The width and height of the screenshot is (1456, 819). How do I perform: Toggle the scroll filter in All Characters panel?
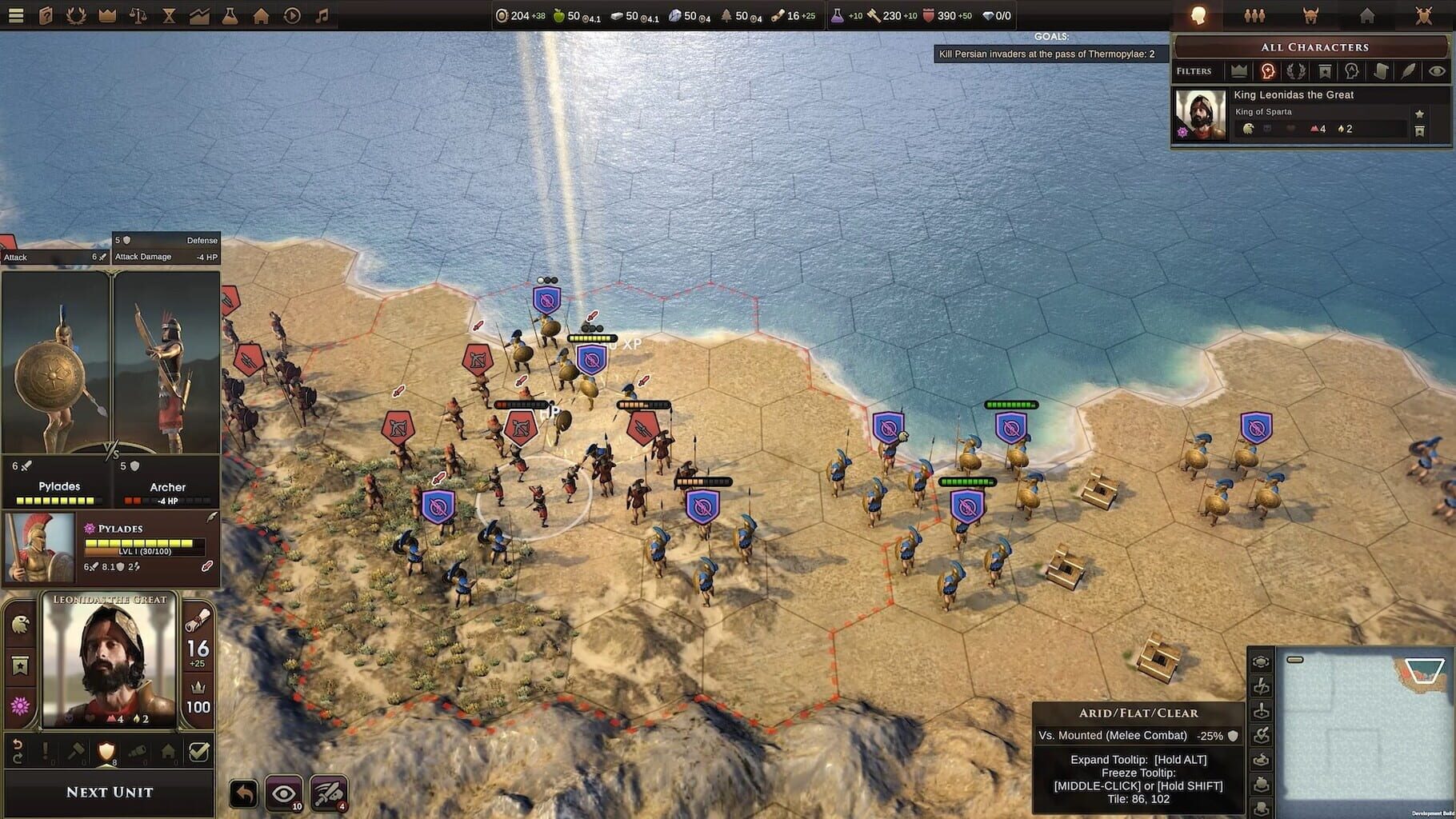point(1381,70)
